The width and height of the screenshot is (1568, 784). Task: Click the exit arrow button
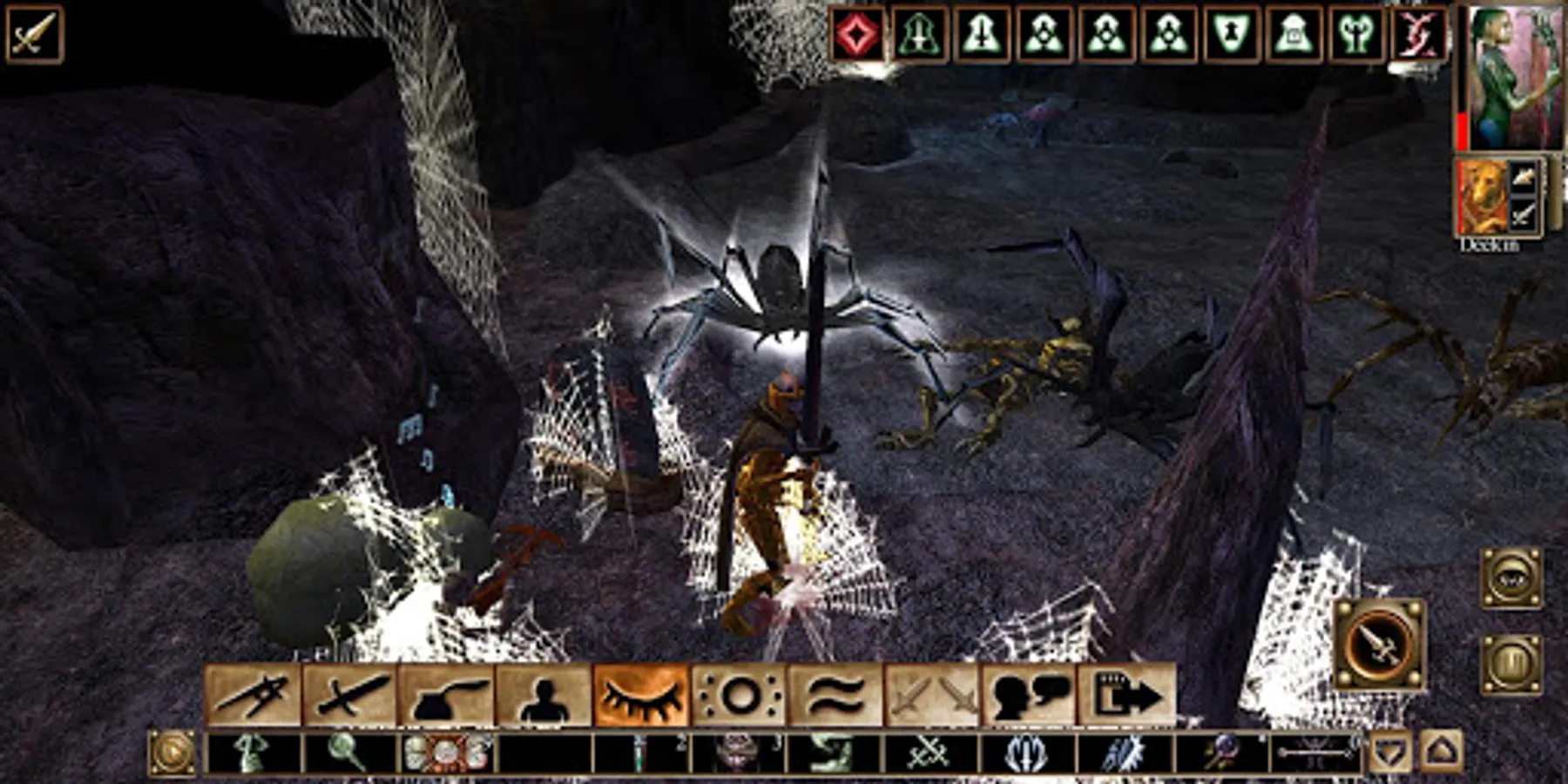(x=1126, y=695)
